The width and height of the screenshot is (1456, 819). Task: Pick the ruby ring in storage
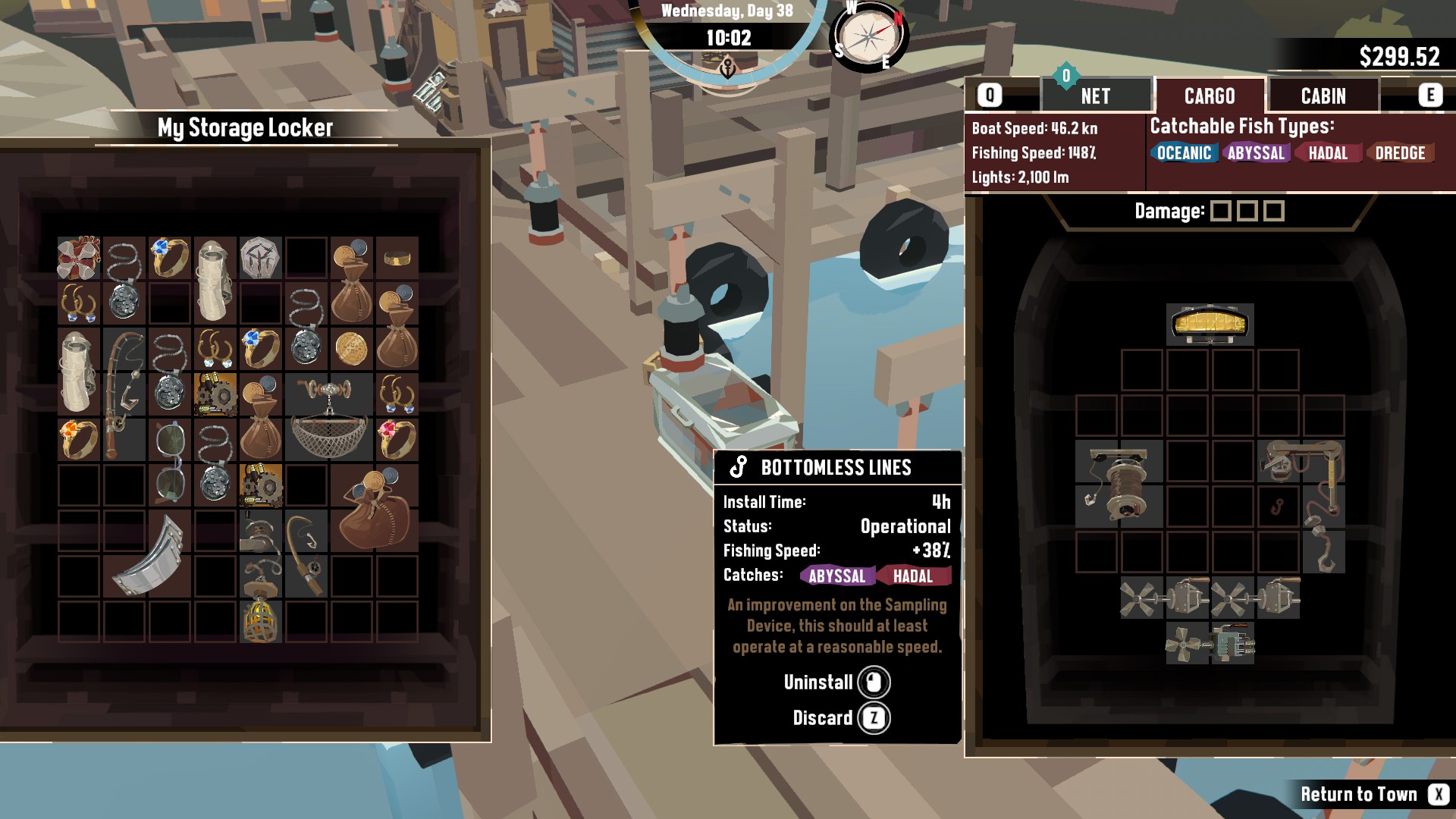click(x=396, y=438)
